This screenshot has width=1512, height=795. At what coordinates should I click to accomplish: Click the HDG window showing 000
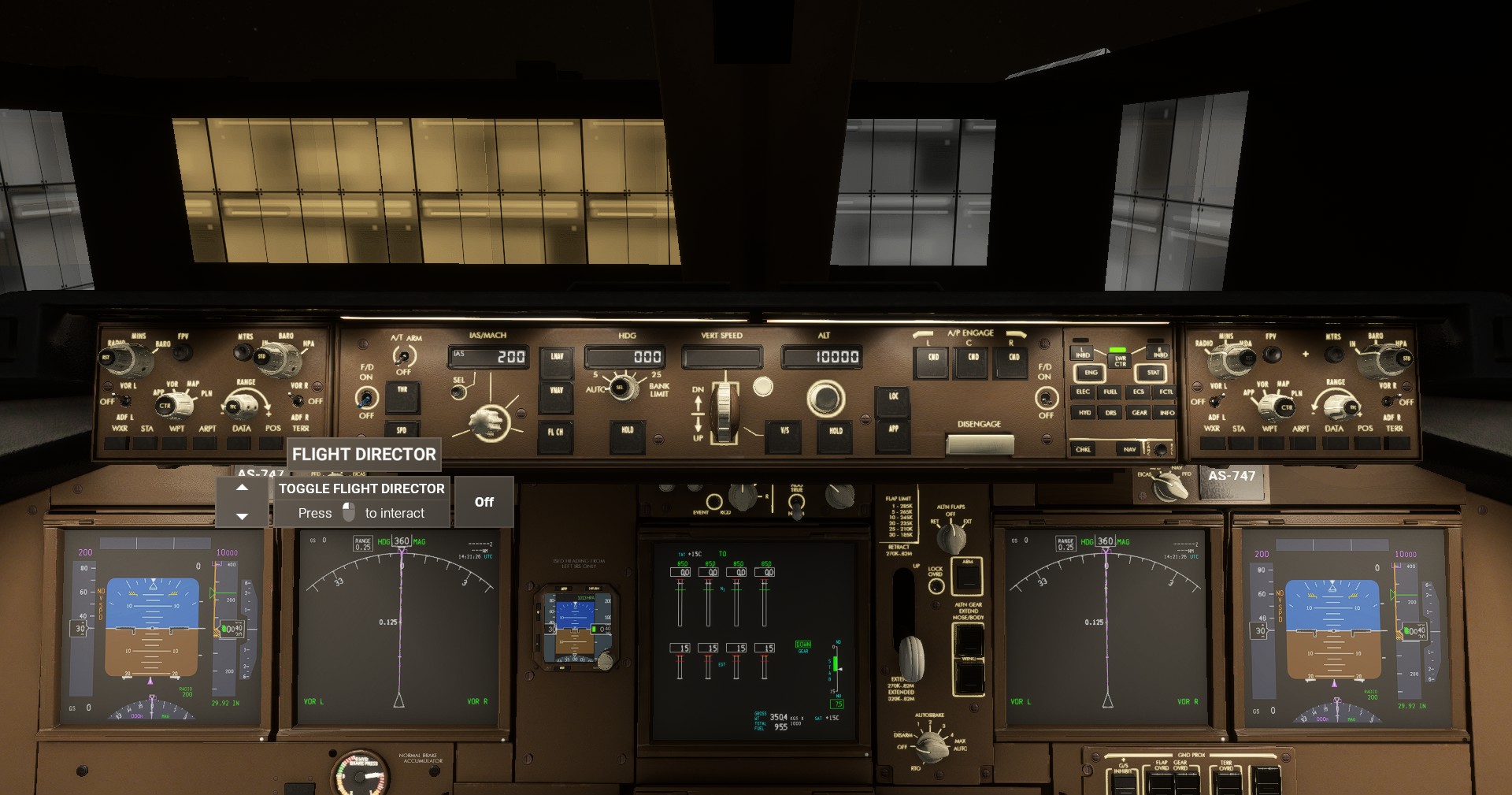coord(626,356)
